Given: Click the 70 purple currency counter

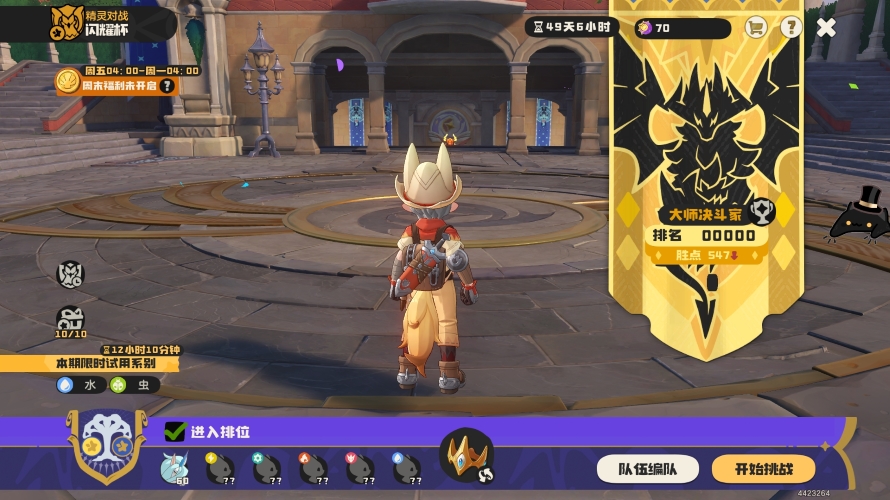Looking at the screenshot, I should coord(681,28).
